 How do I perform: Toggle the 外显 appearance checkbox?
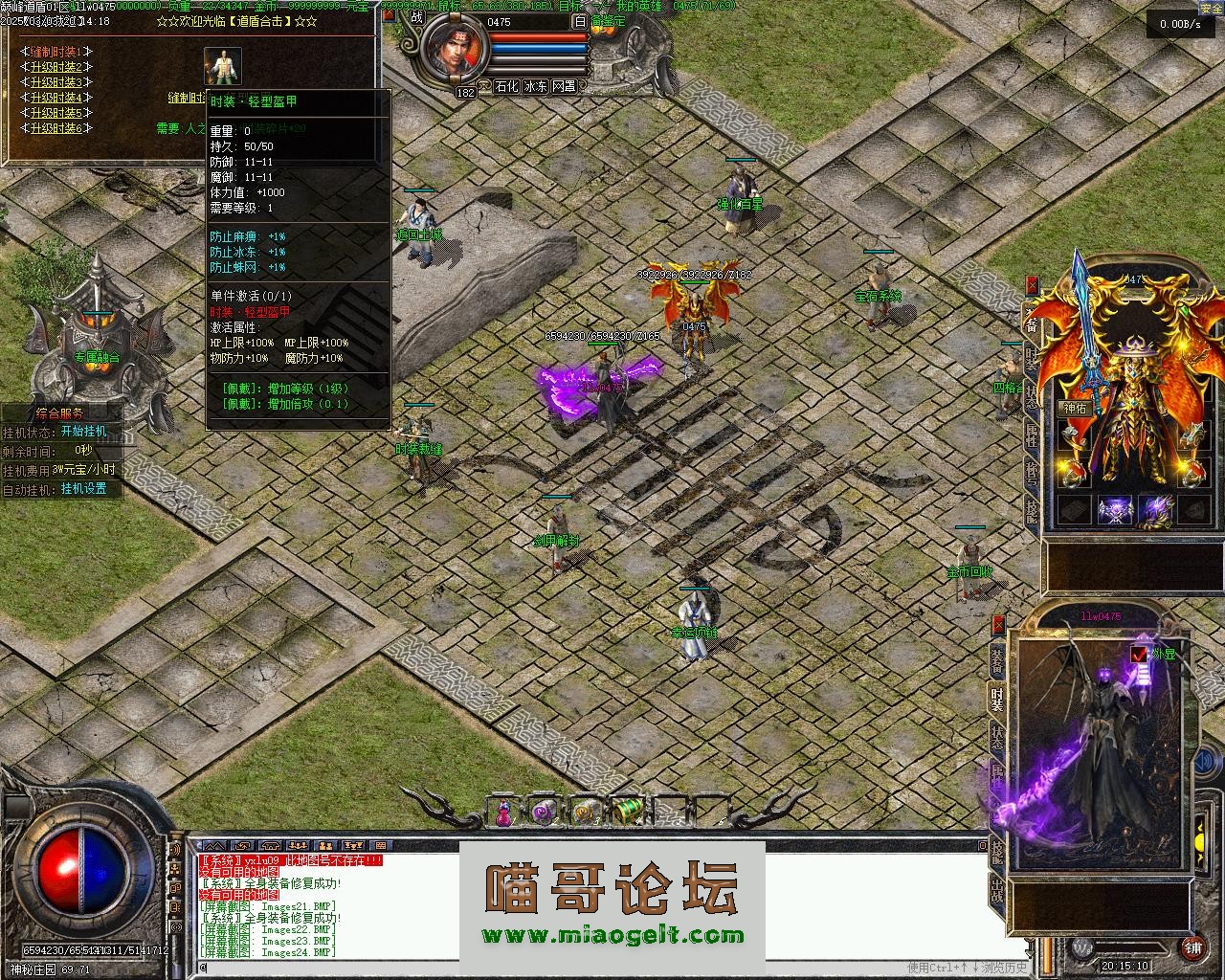[x=1139, y=655]
